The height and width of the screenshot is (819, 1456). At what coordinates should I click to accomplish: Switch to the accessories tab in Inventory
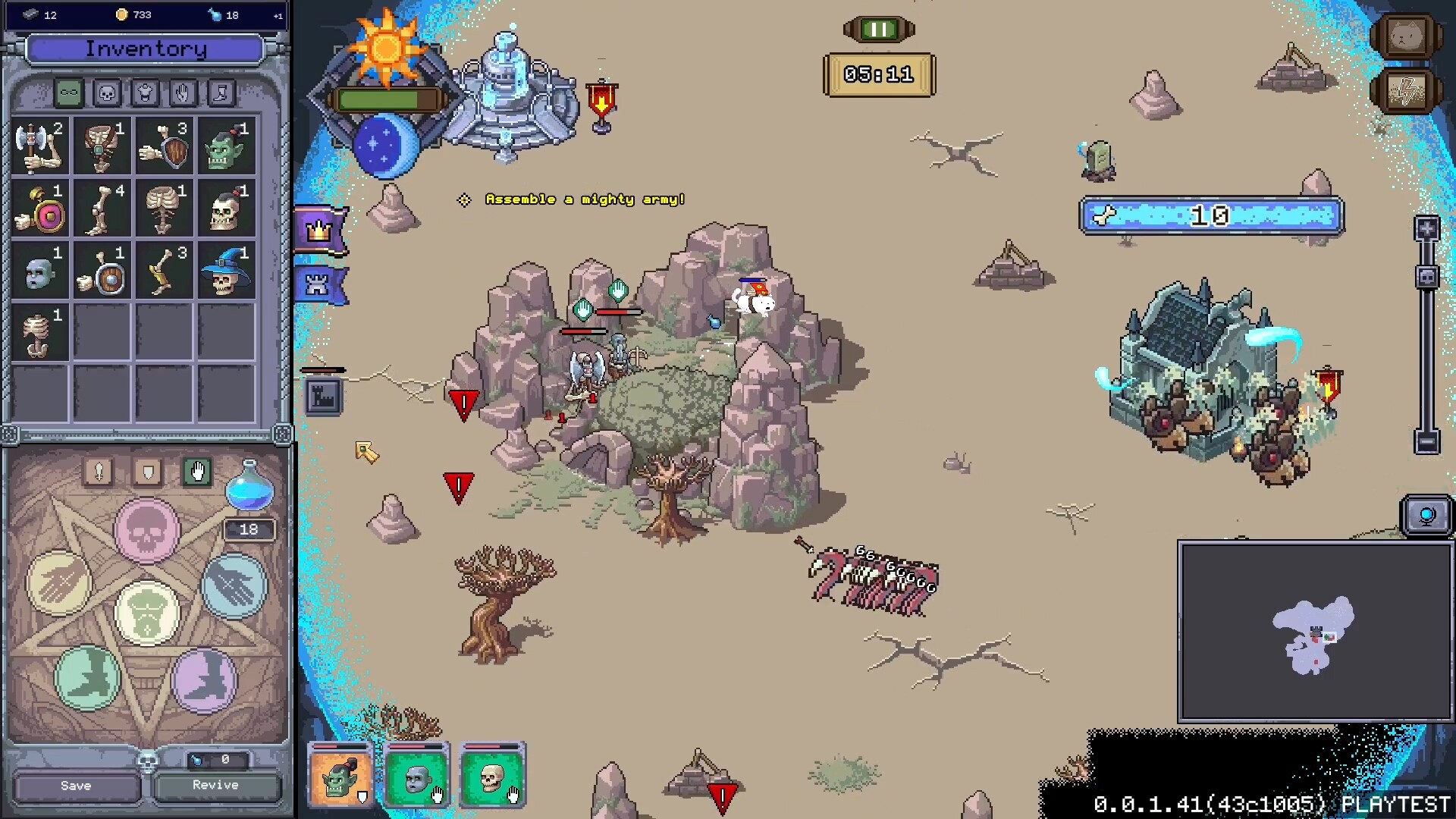pyautogui.click(x=68, y=93)
